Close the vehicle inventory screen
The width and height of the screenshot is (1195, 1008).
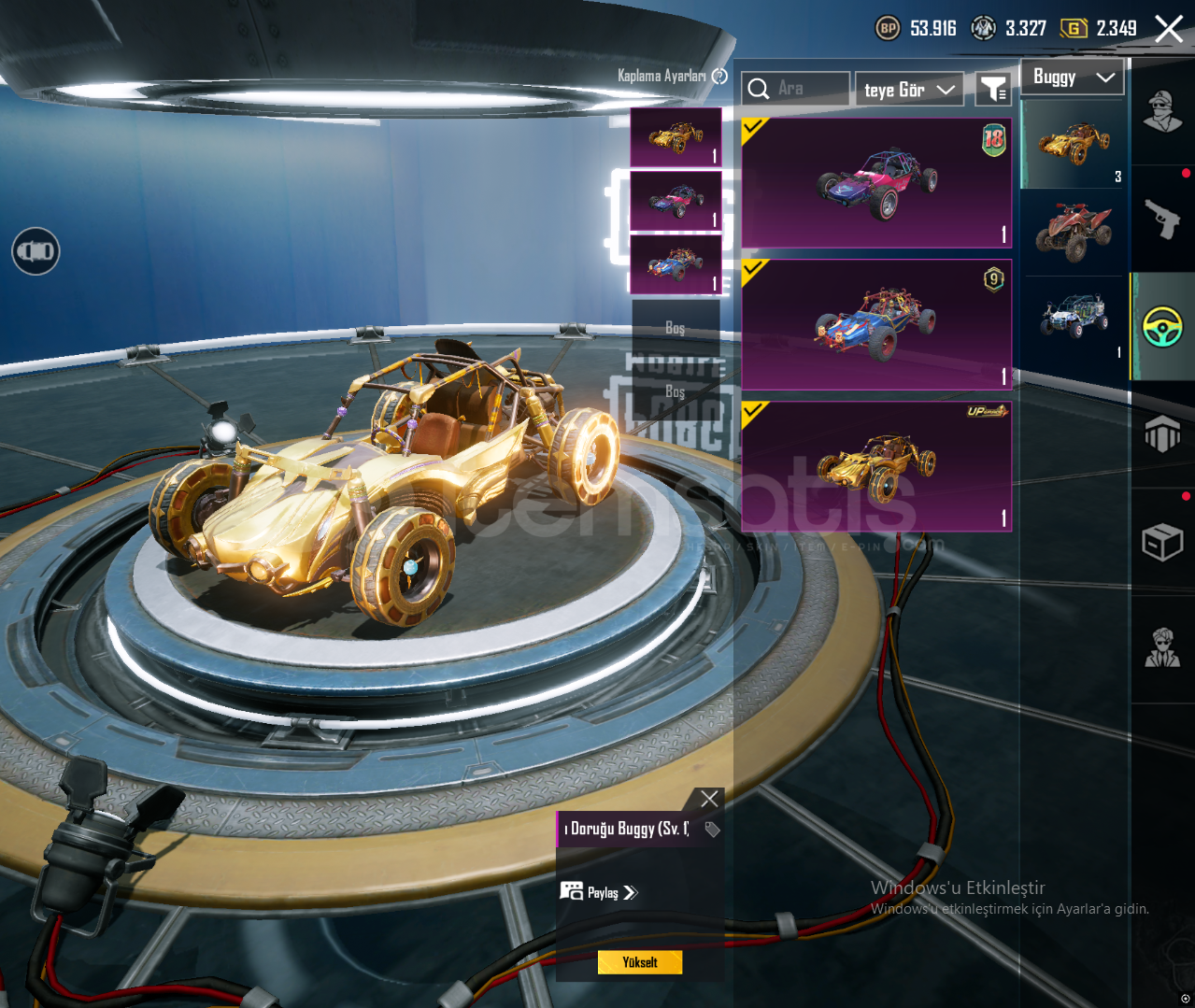[1169, 29]
